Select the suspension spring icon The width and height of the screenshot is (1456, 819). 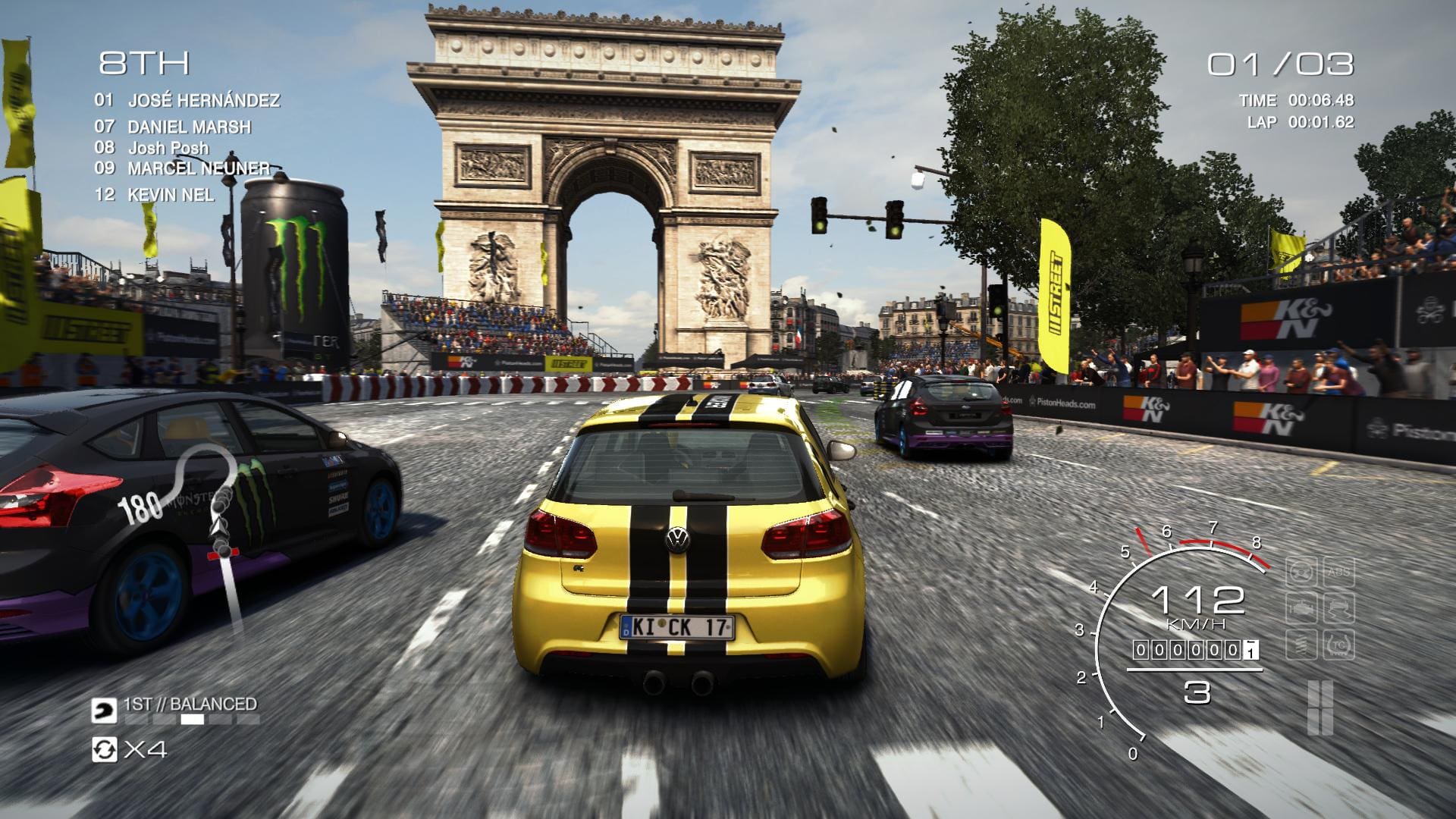pos(1301,645)
